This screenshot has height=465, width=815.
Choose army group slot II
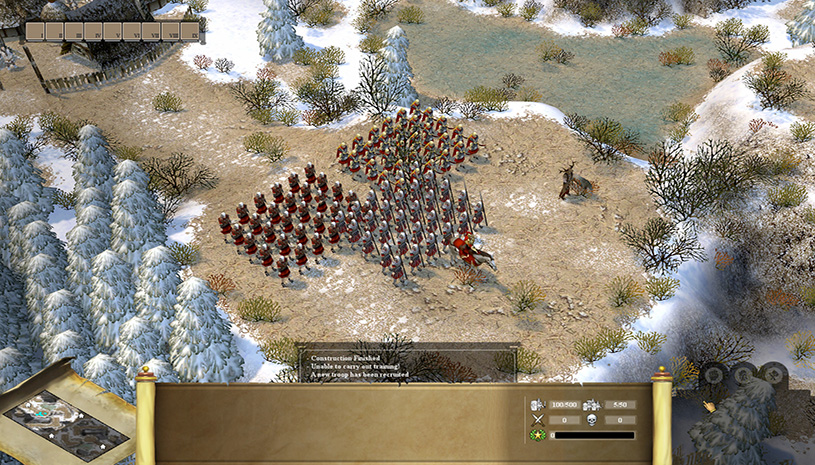(55, 32)
